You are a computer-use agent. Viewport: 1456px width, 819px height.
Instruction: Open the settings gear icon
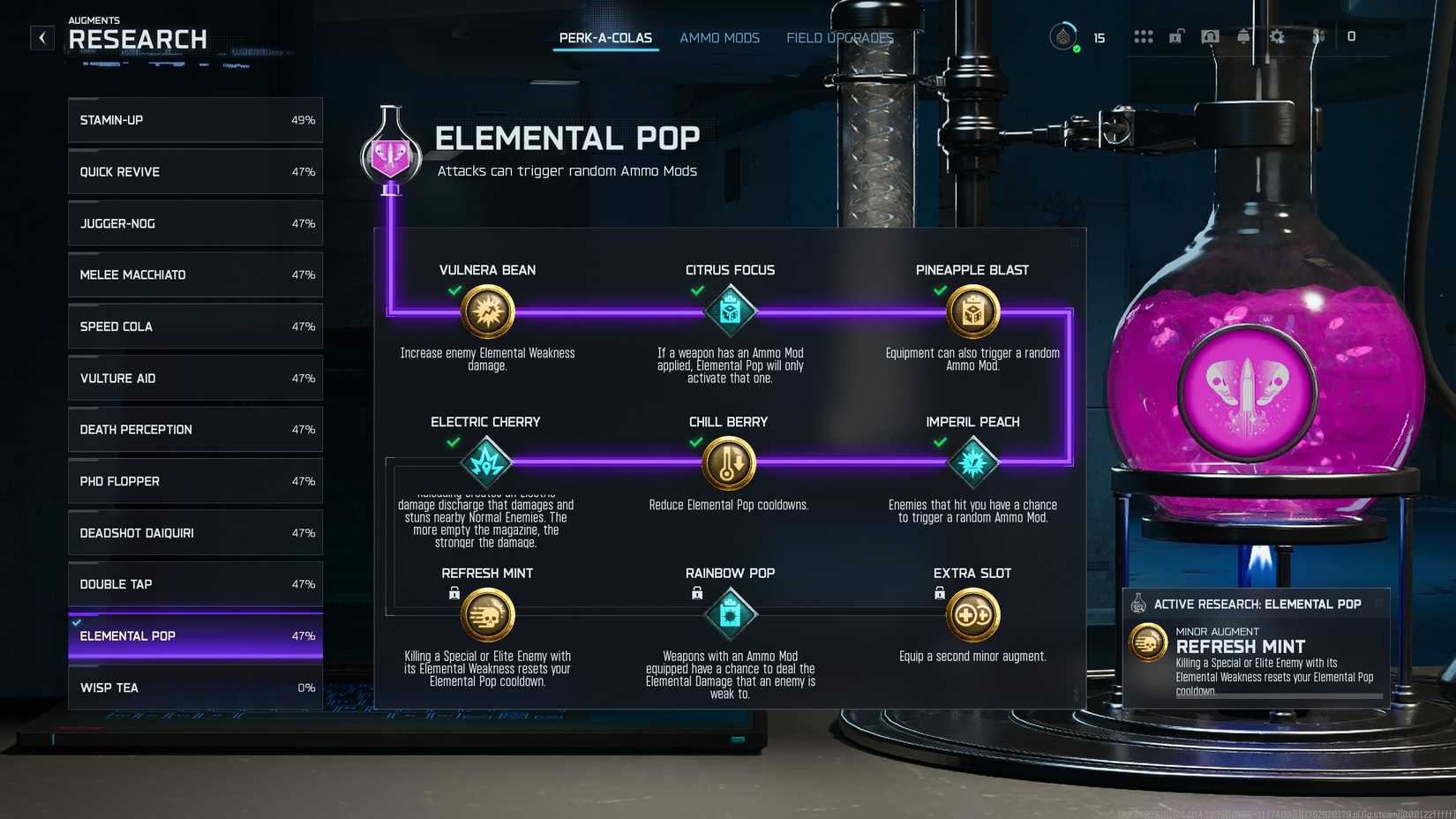pyautogui.click(x=1278, y=37)
